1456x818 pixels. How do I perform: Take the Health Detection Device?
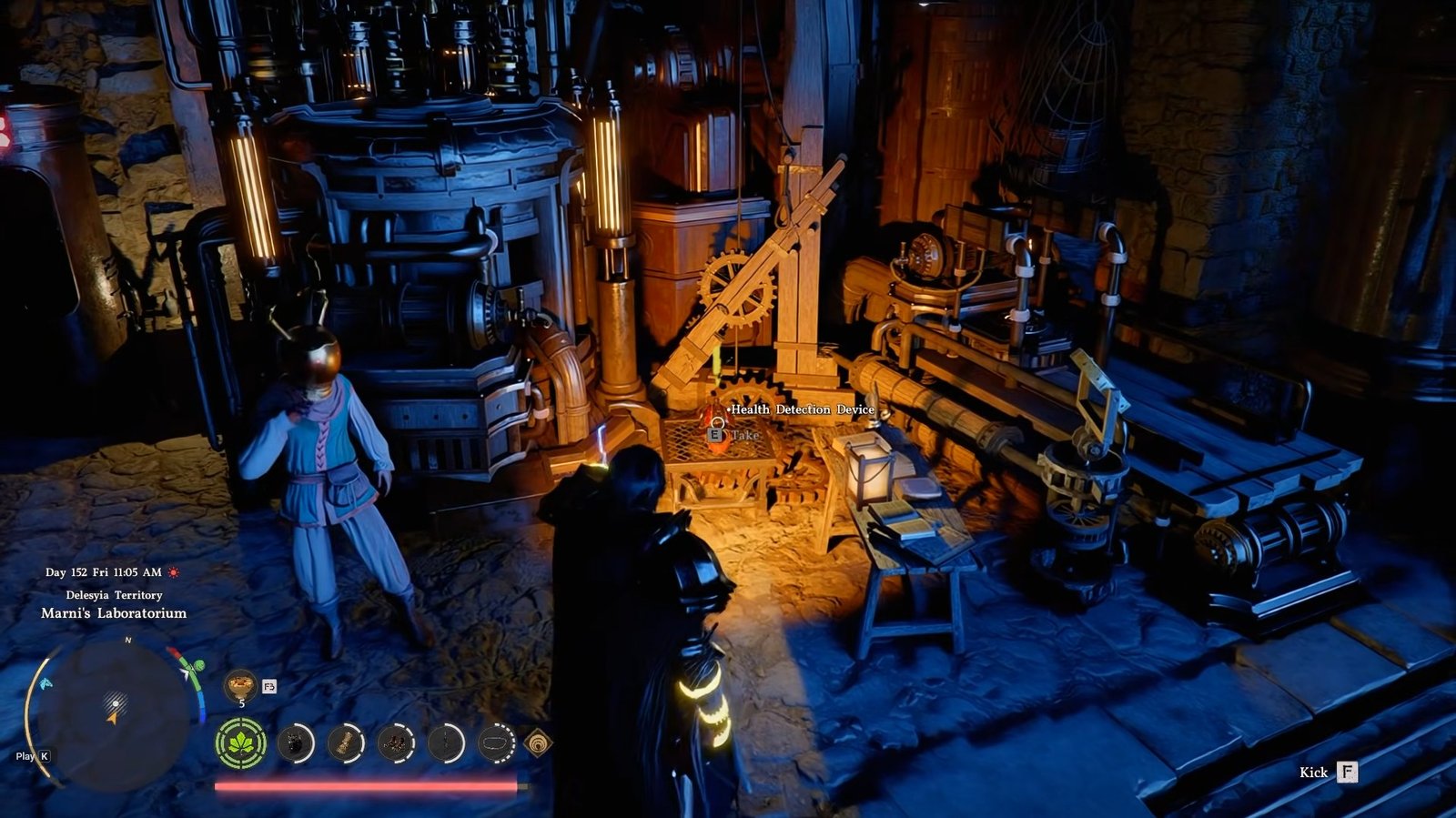point(716,435)
